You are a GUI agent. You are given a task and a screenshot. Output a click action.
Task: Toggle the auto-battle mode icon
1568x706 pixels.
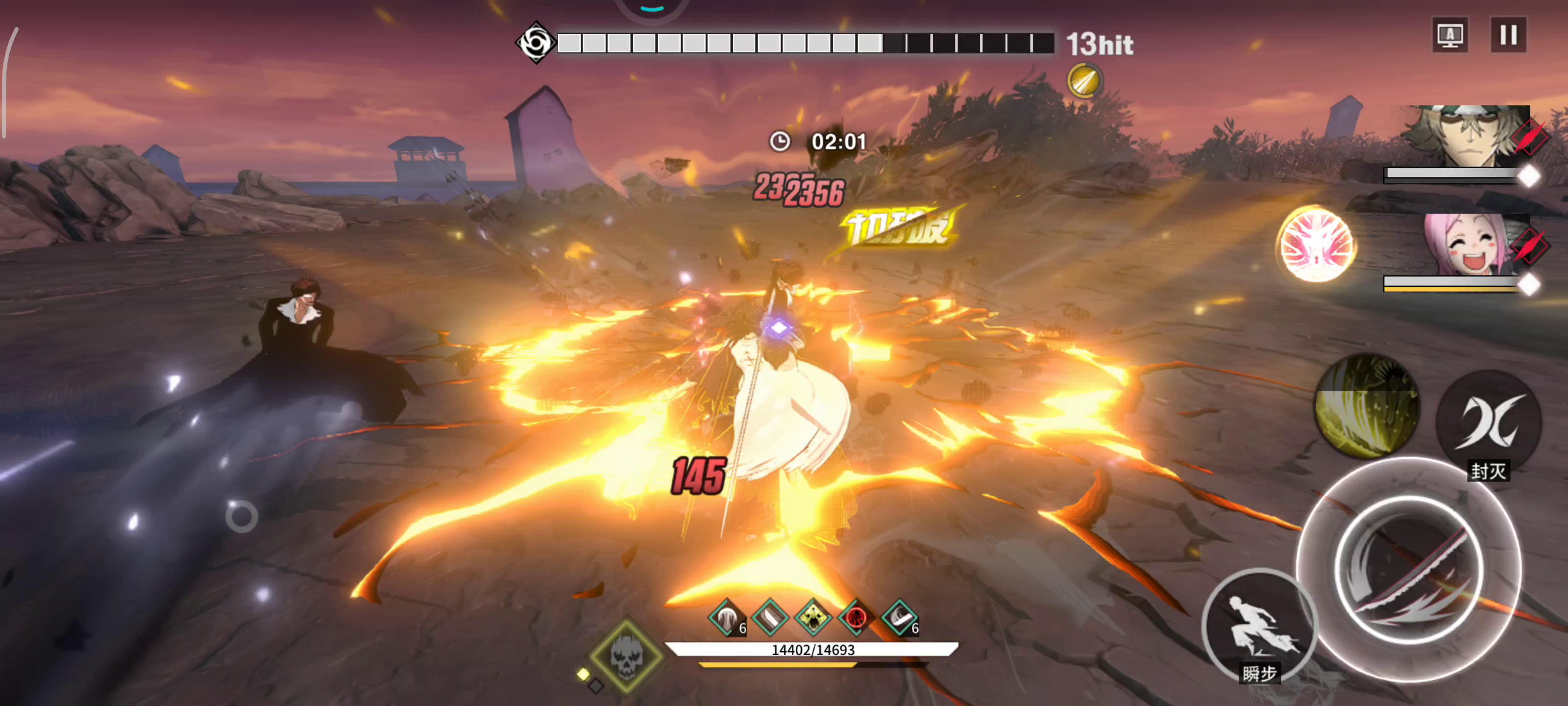coord(1450,35)
